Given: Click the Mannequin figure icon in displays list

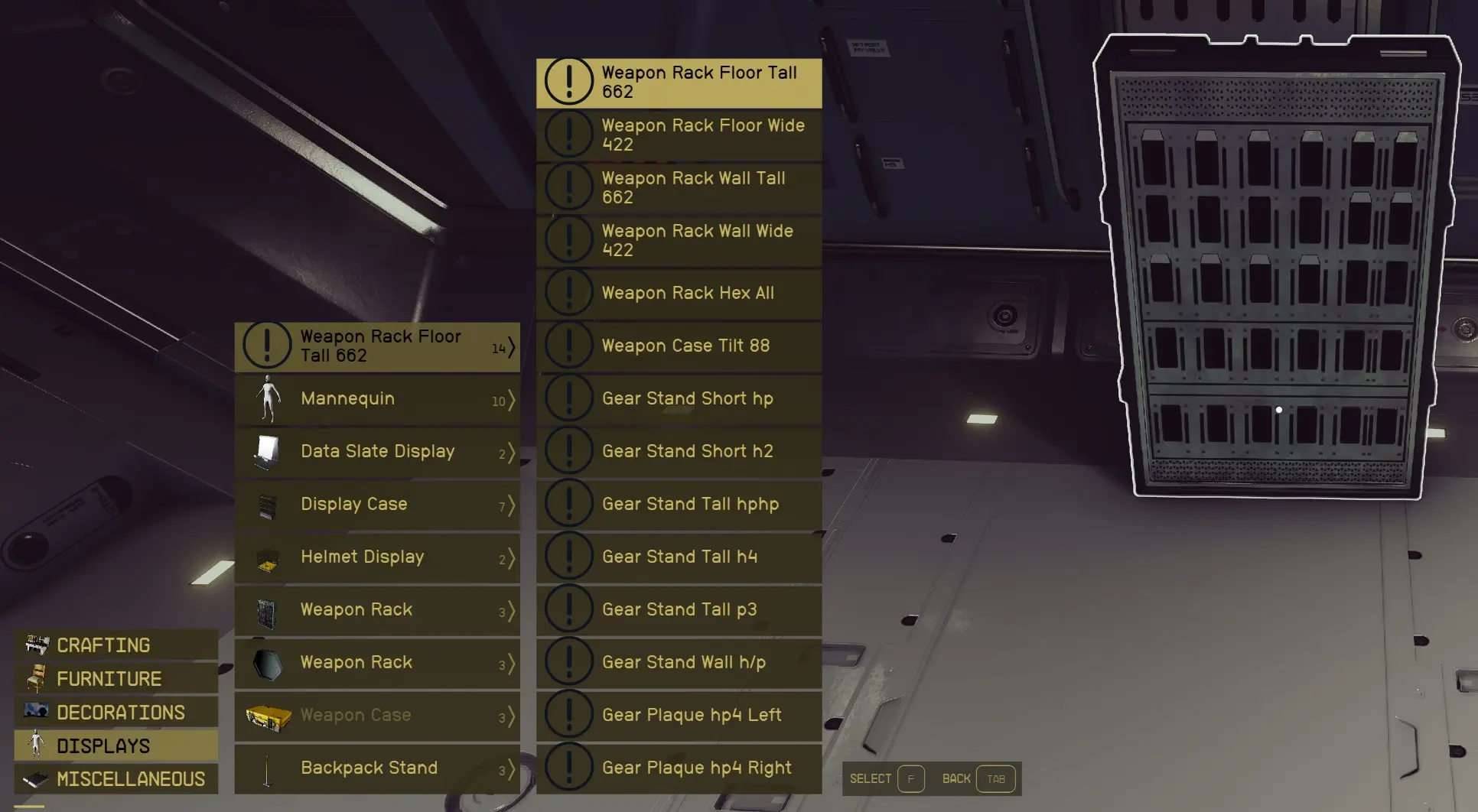Looking at the screenshot, I should 266,398.
